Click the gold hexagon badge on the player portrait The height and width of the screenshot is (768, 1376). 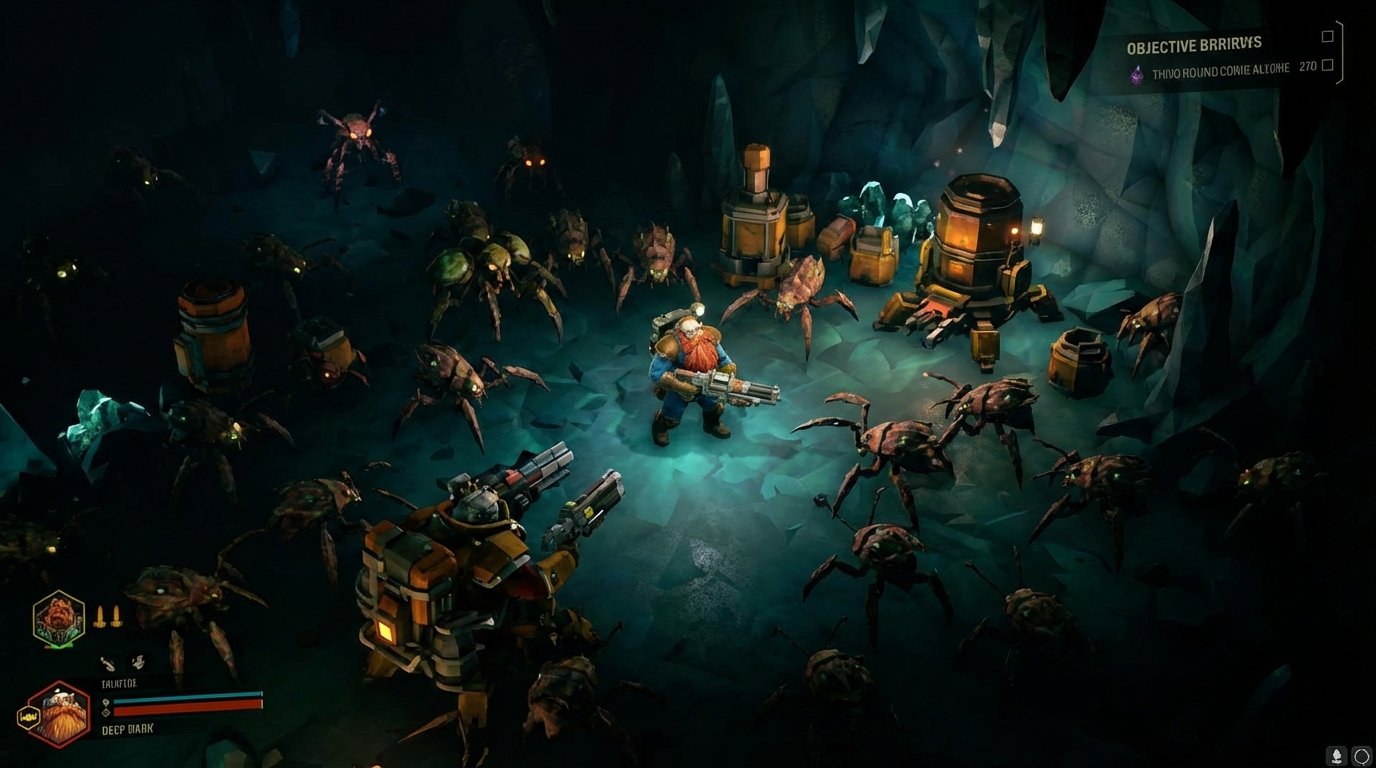pos(28,716)
